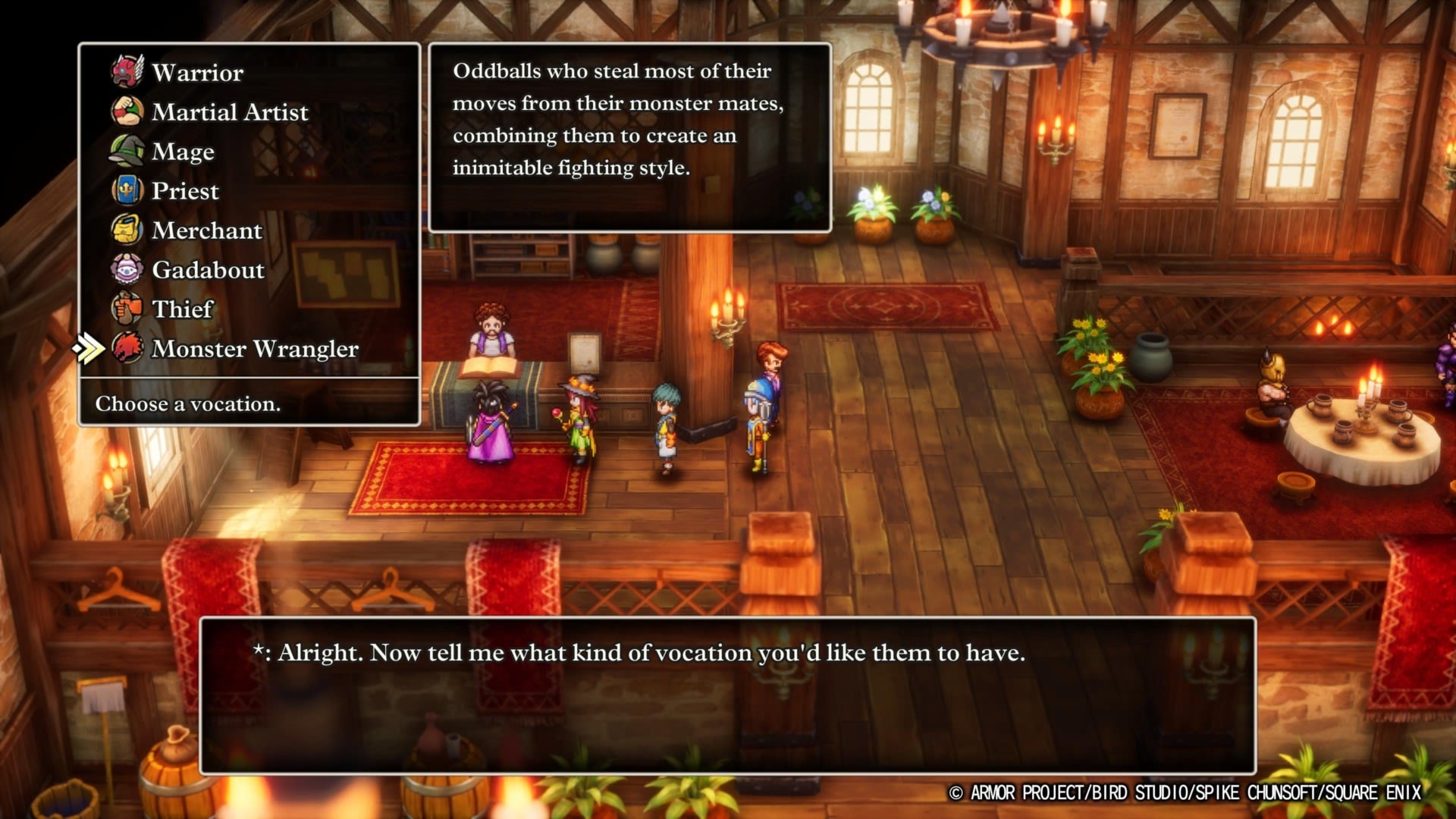Click the vocation description box

click(x=629, y=136)
